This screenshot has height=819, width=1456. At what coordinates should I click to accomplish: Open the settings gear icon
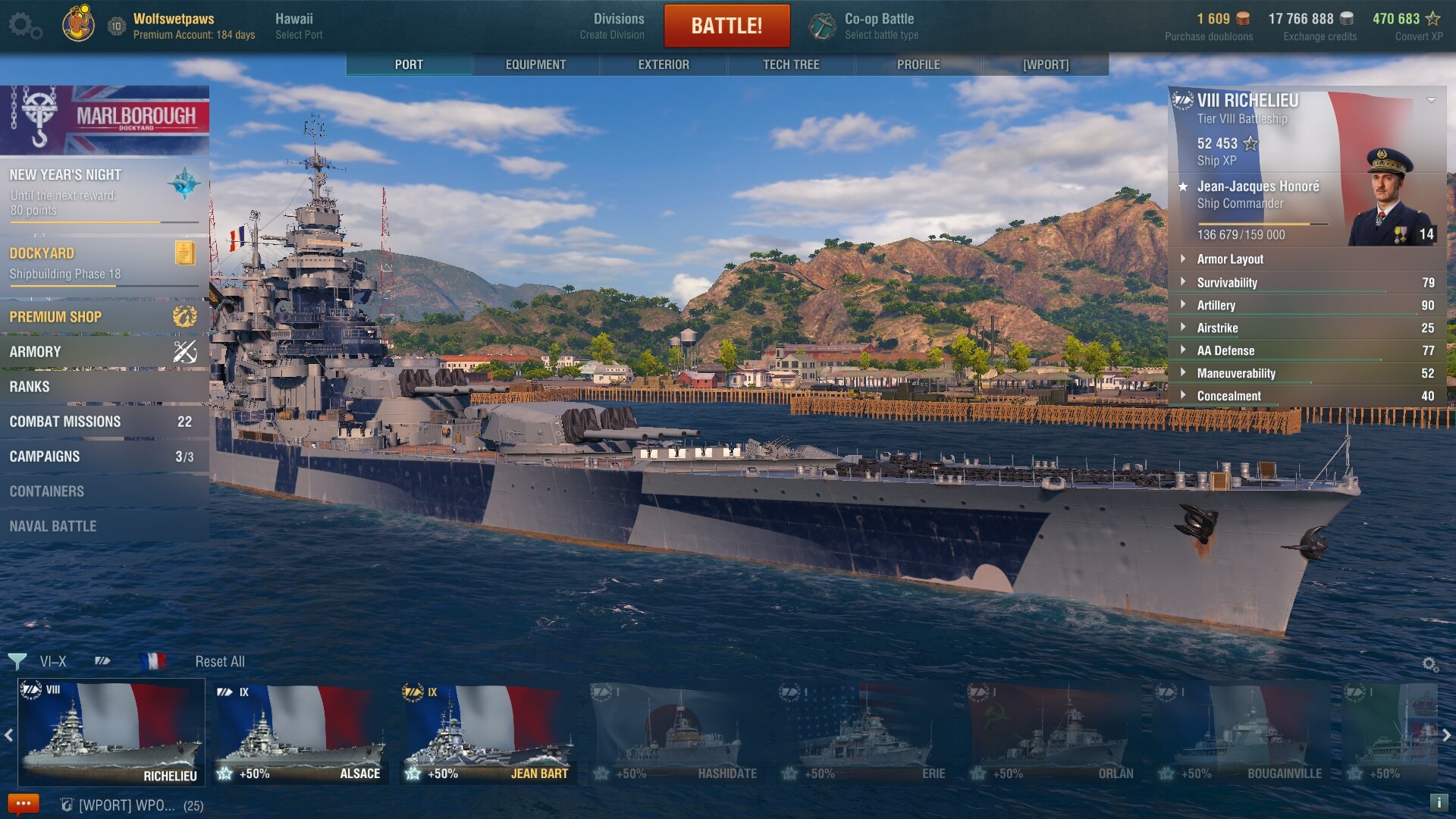point(24,26)
